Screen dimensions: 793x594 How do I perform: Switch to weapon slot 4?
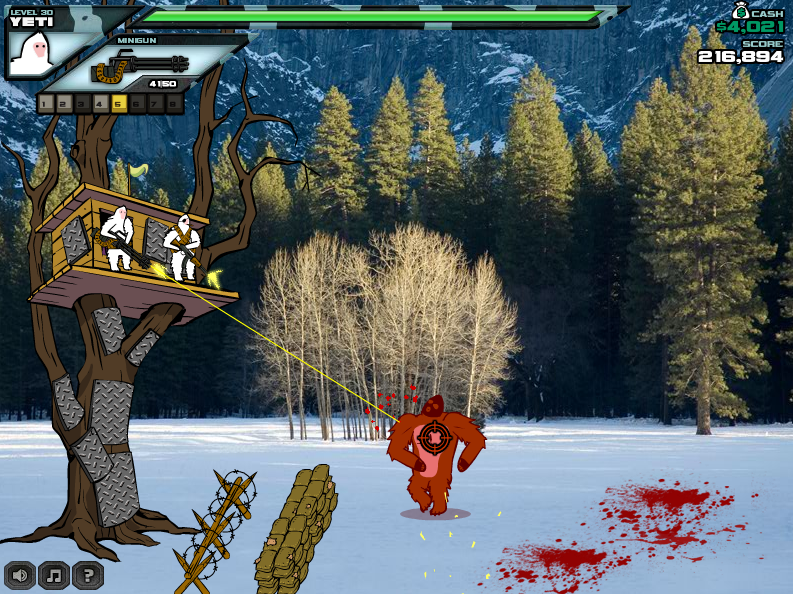click(x=100, y=103)
